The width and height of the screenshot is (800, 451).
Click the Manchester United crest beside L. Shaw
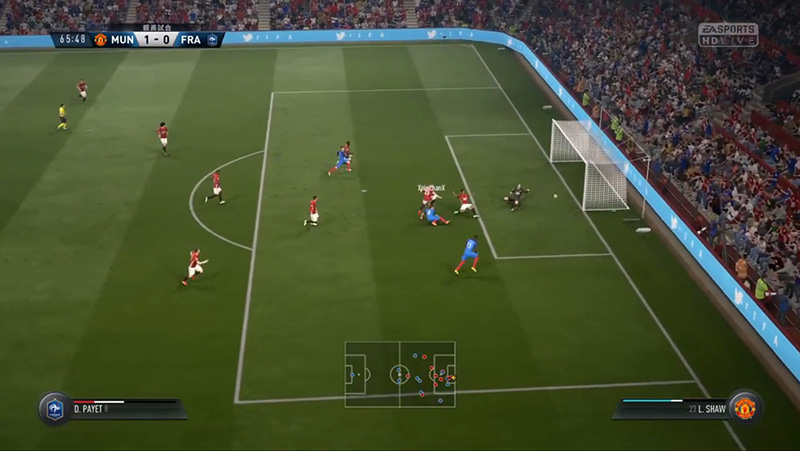pos(745,408)
